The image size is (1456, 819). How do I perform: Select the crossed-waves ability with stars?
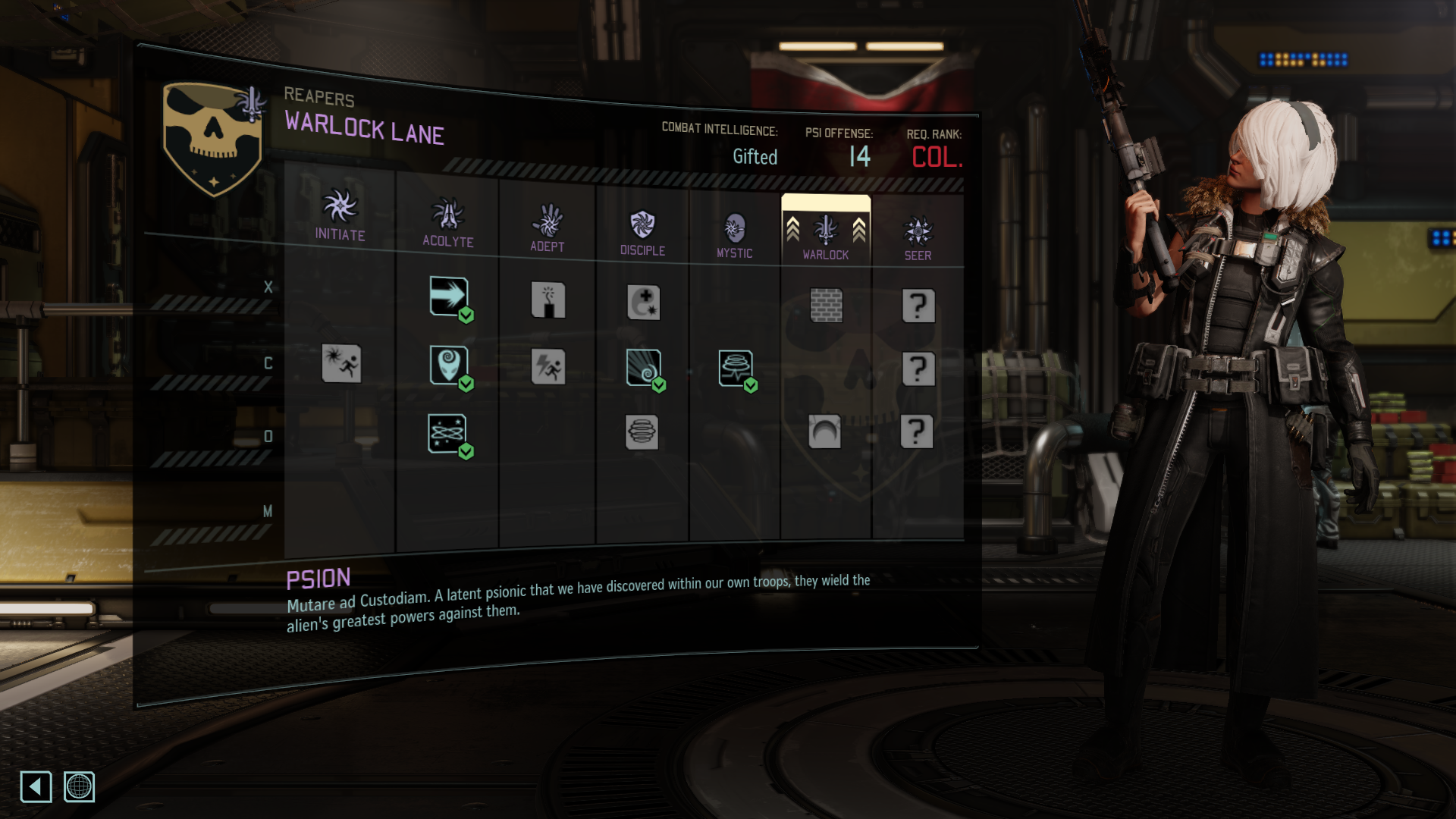click(447, 433)
